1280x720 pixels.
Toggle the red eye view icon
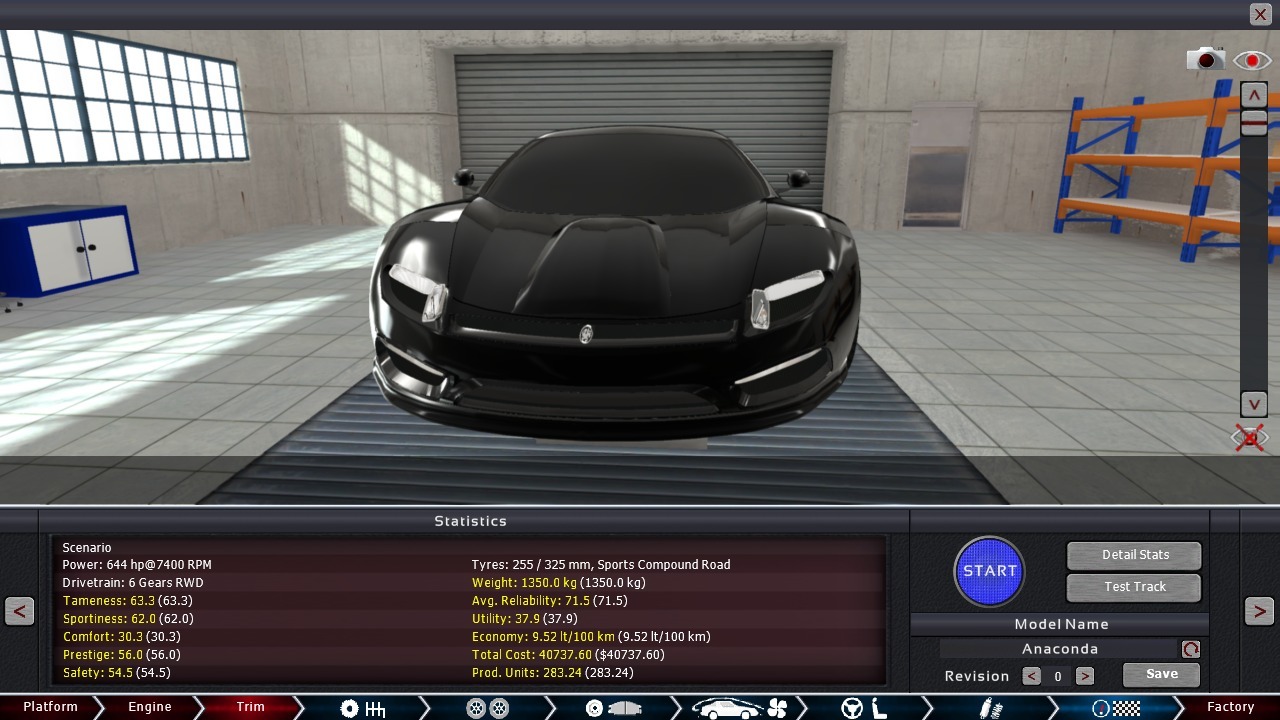pyautogui.click(x=1251, y=60)
